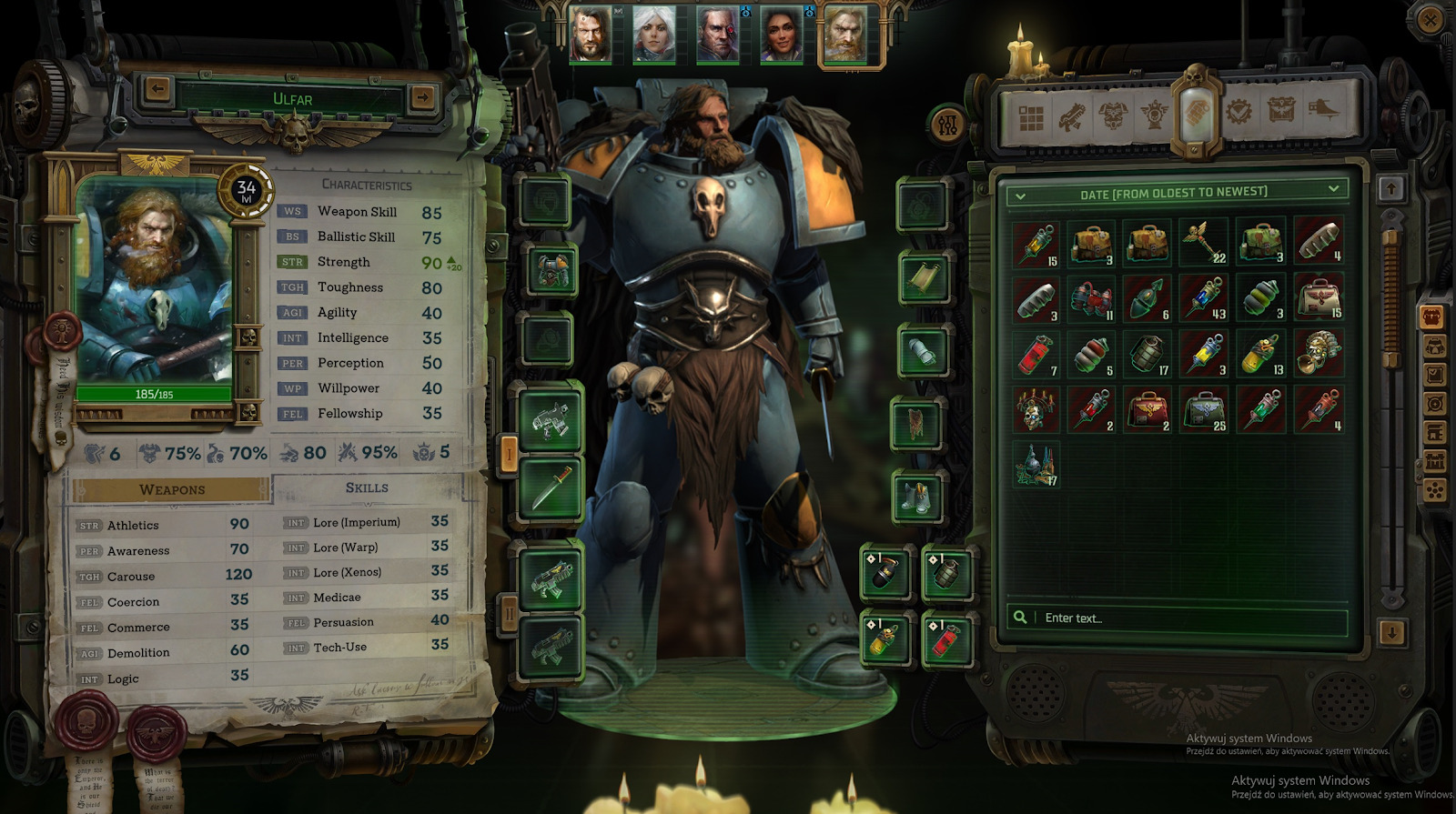Activate weapon set II toggle
This screenshot has width=1456, height=814.
click(x=510, y=614)
